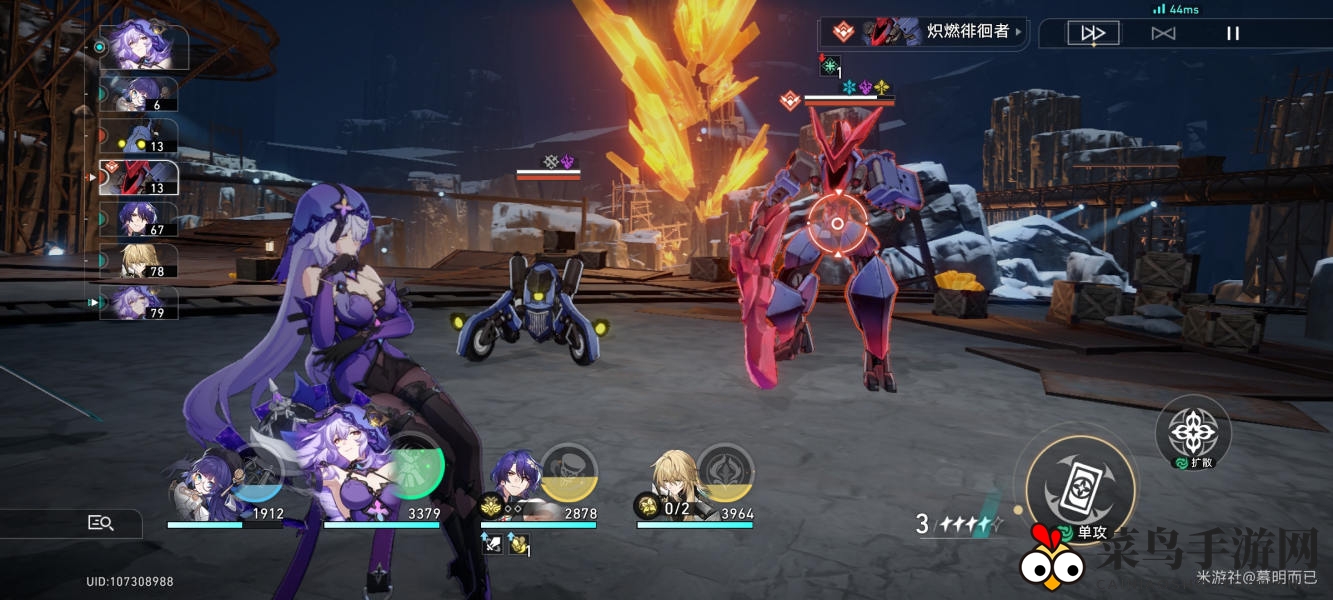Toggle the double-speed battle button

tap(1093, 33)
